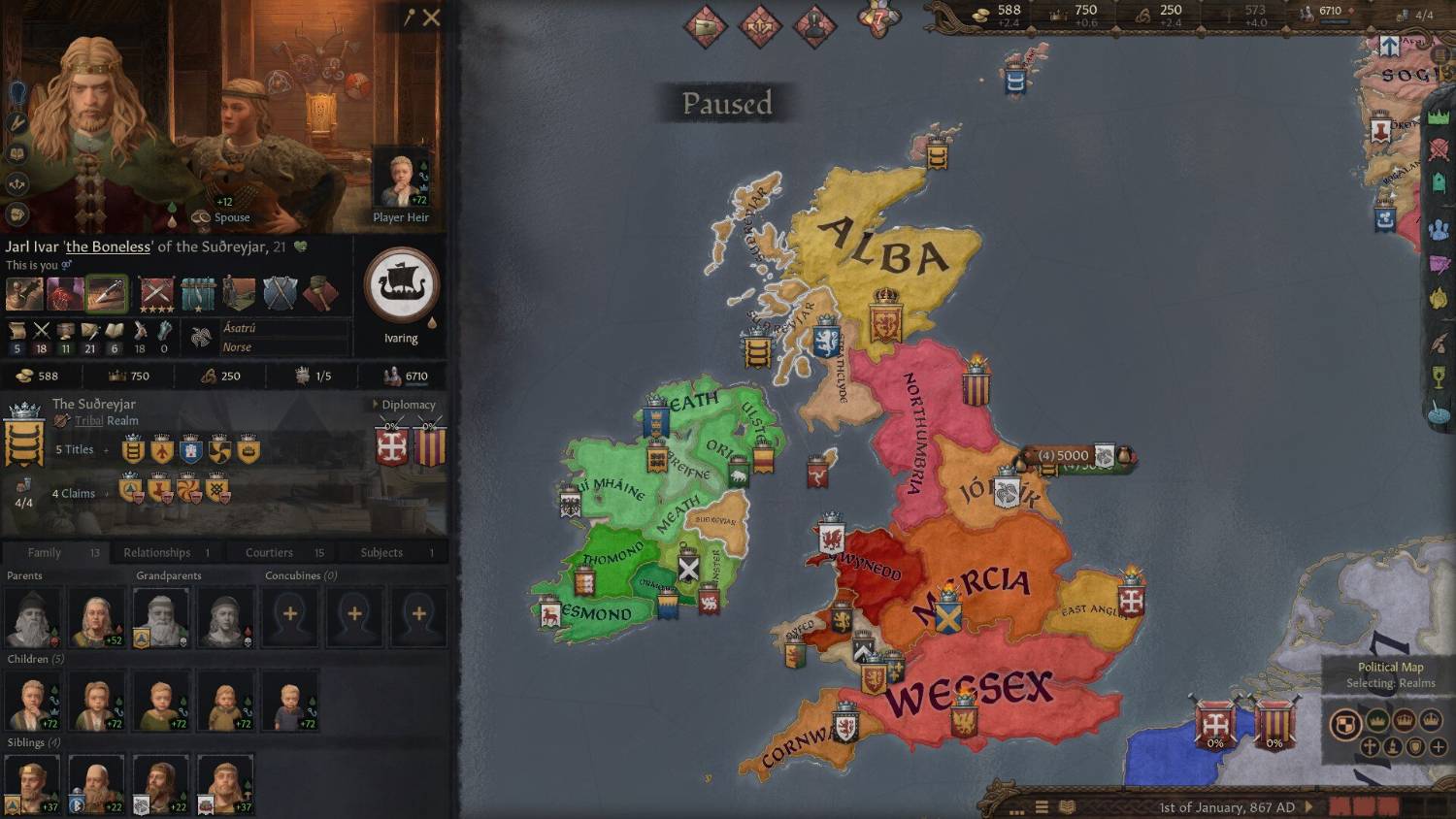The width and height of the screenshot is (1456, 819).
Task: Switch to the Family tab
Action: 45,552
